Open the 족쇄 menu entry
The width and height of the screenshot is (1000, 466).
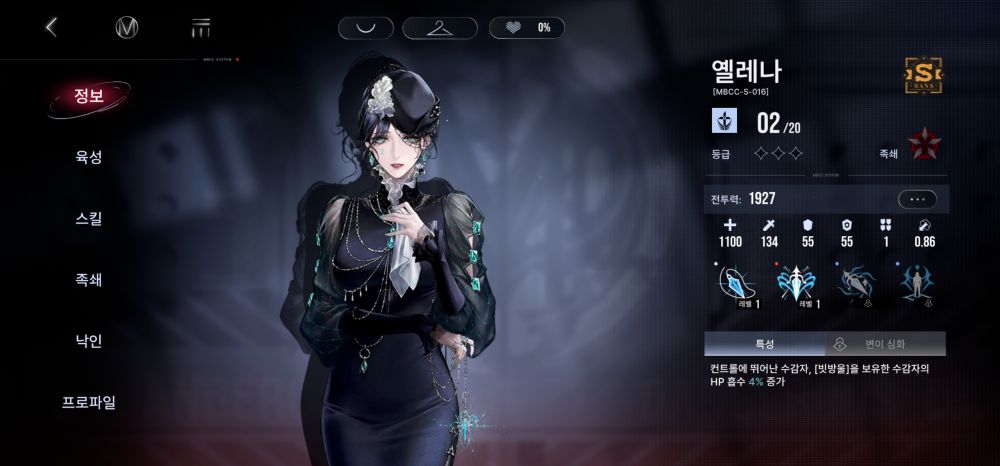tap(89, 280)
